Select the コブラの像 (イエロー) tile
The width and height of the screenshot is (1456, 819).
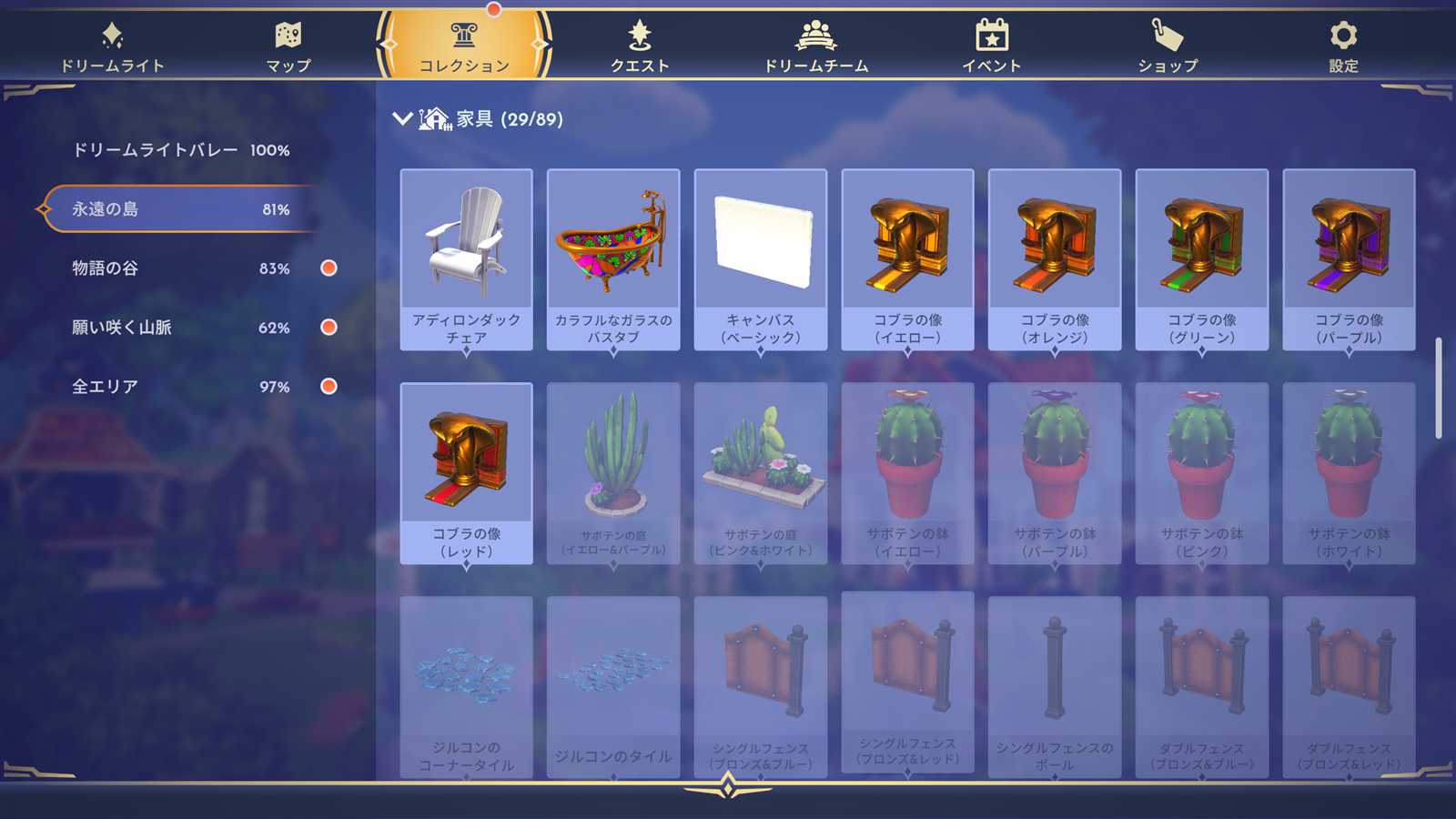coord(907,259)
